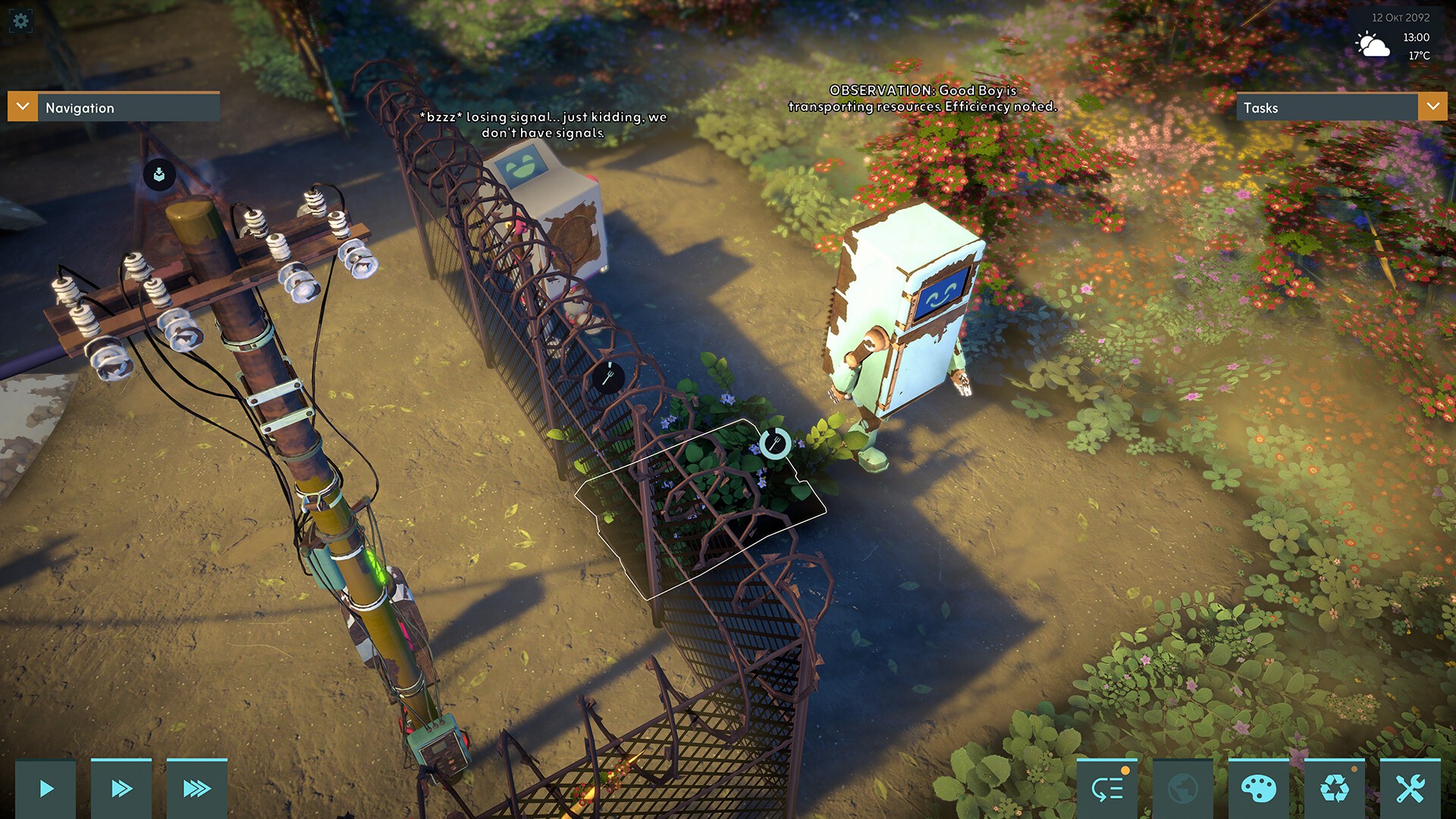Click the fork marker on the fence
The height and width of the screenshot is (819, 1456).
click(x=608, y=376)
